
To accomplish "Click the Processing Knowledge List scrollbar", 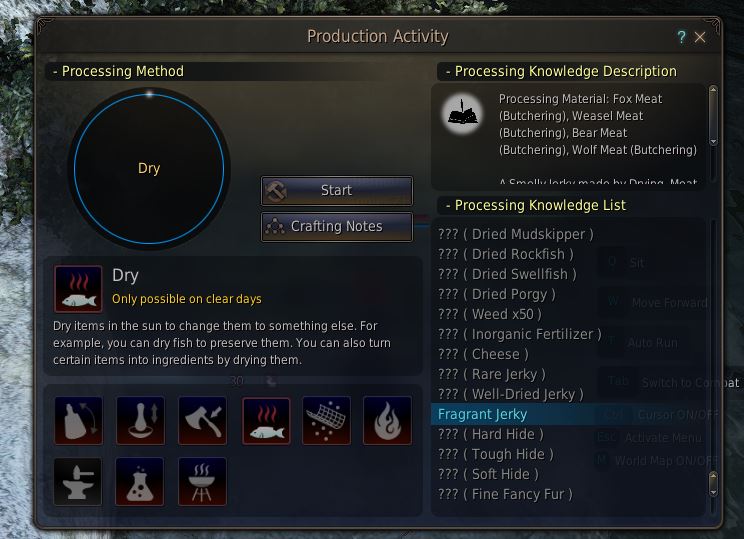I will [713, 360].
